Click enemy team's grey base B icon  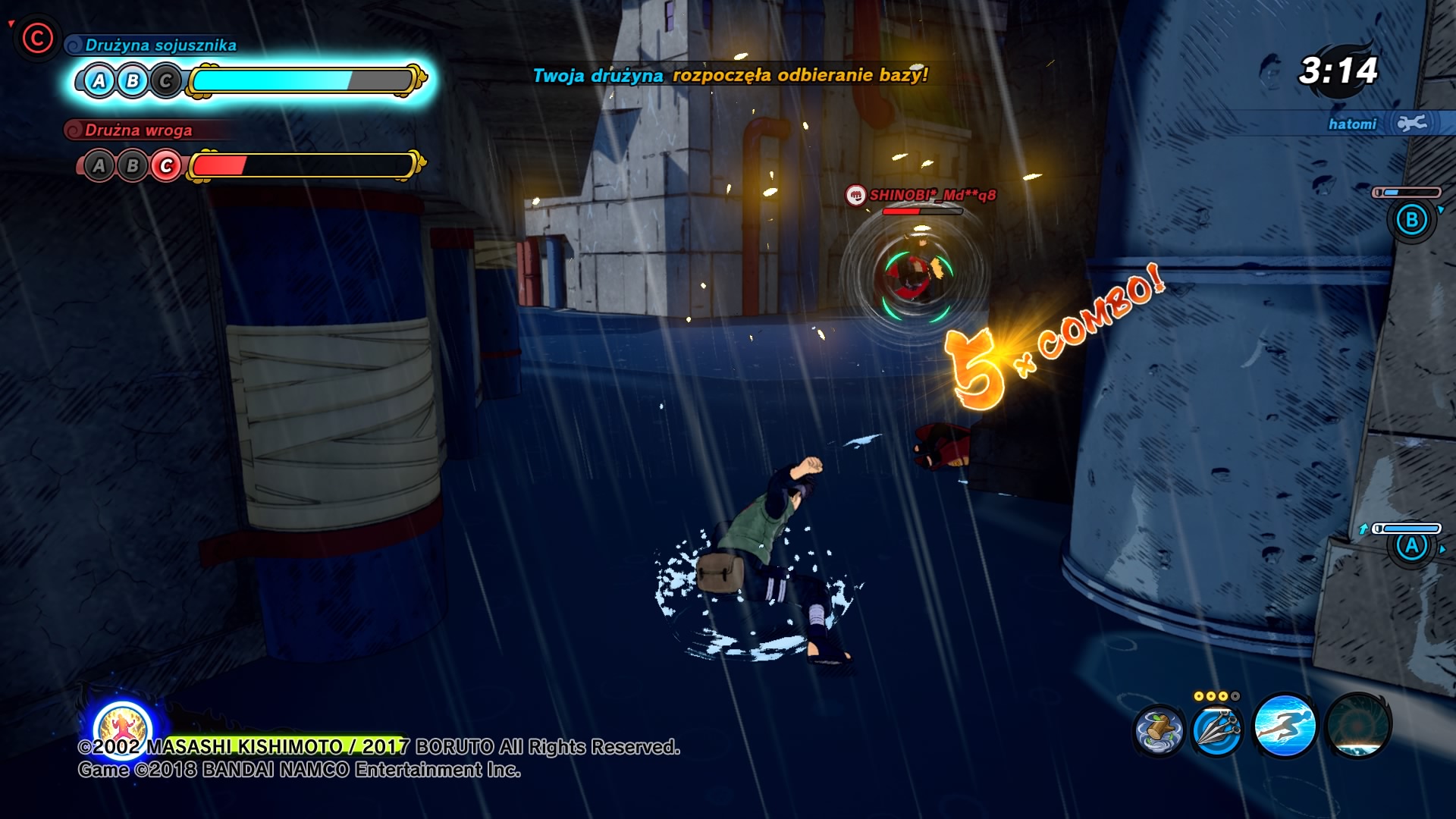[133, 166]
